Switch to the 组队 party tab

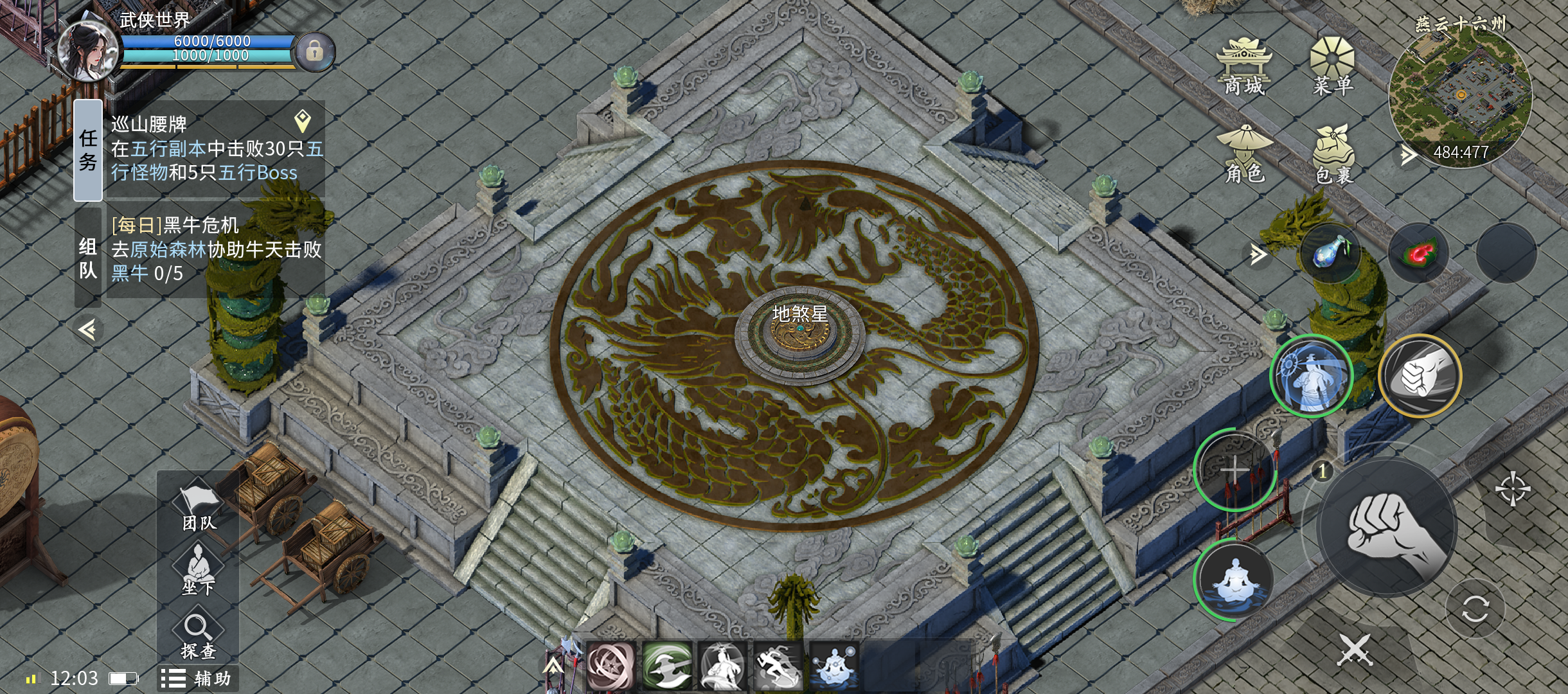point(88,257)
